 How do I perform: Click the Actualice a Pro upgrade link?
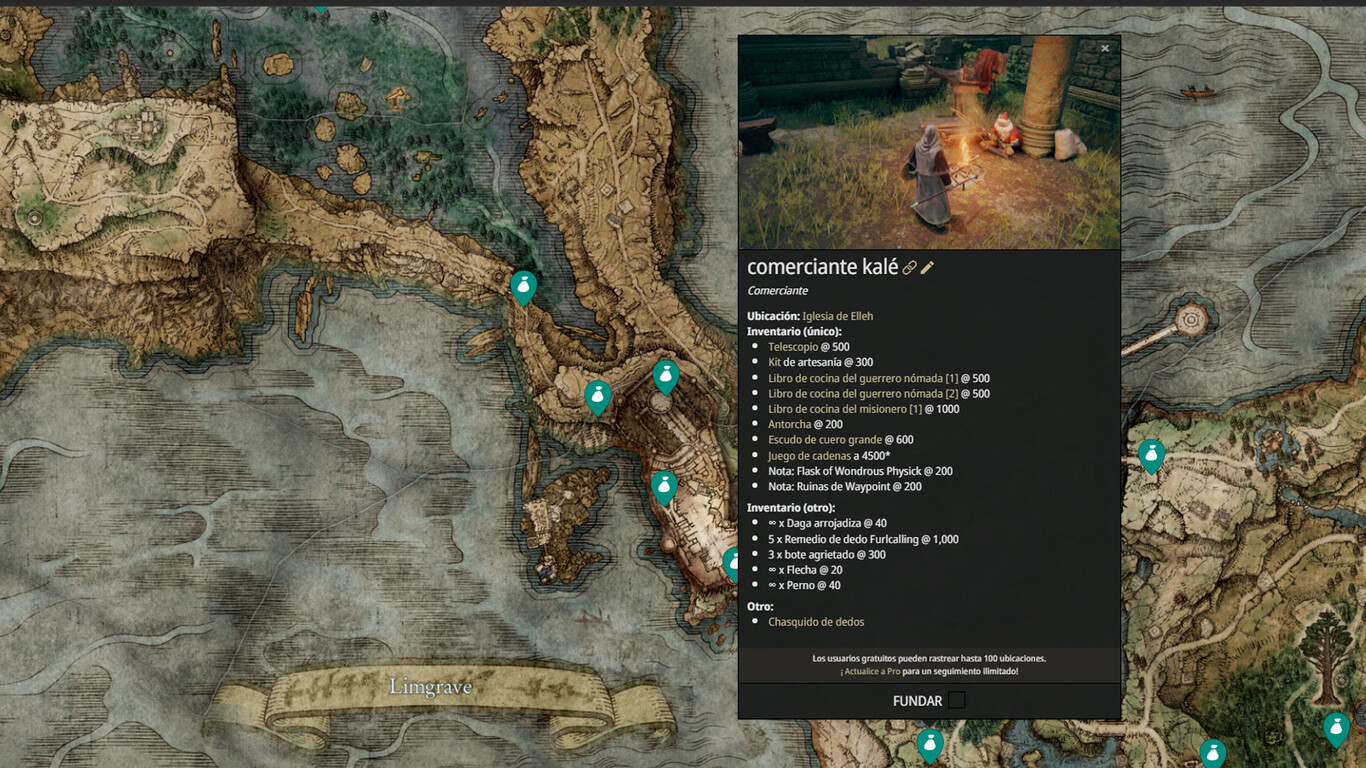point(870,672)
